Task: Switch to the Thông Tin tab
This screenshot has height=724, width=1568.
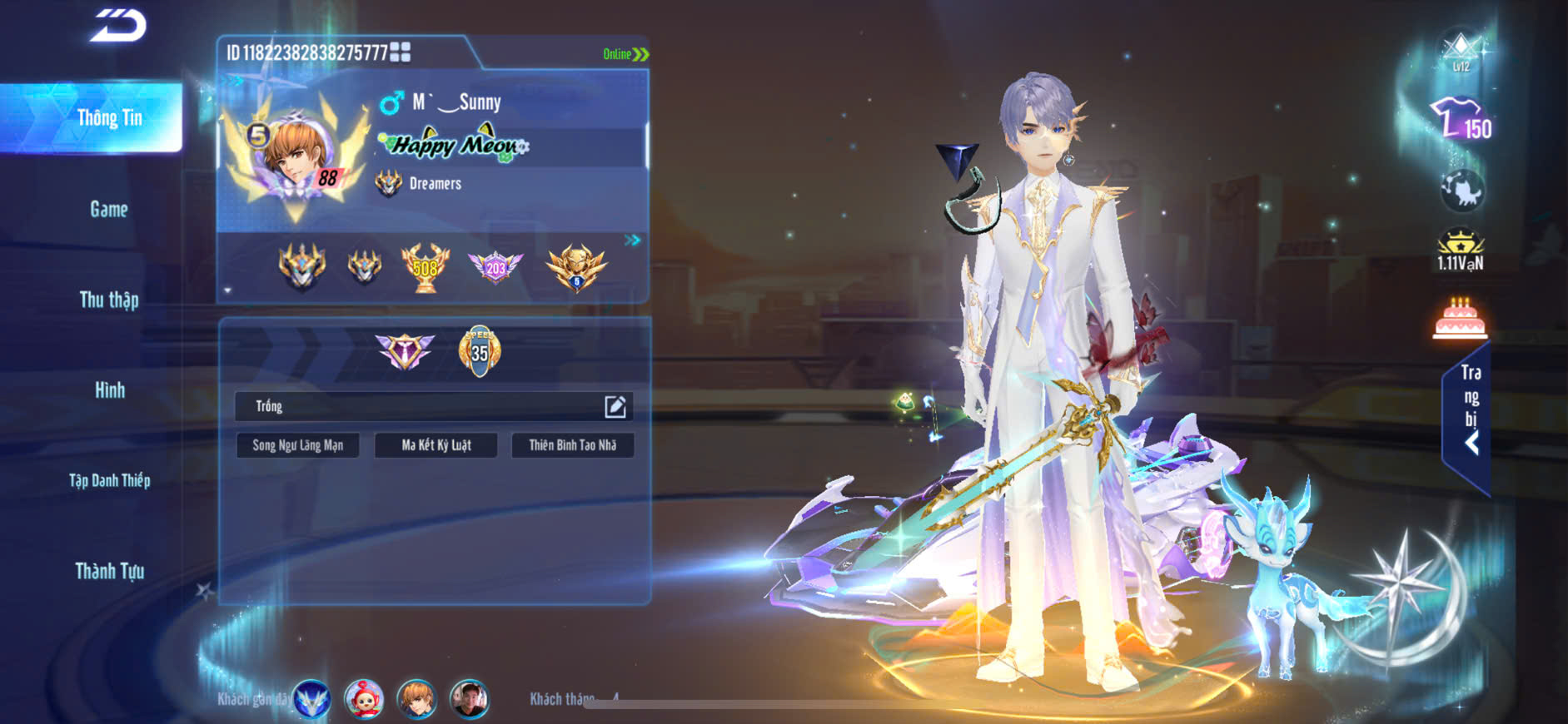Action: pyautogui.click(x=109, y=118)
